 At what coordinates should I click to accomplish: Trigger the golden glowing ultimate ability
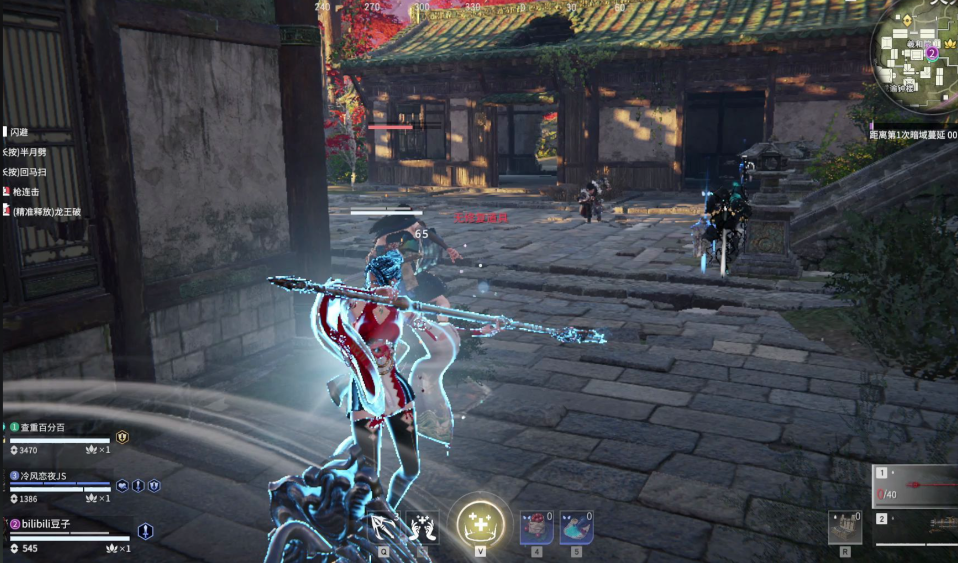[480, 523]
